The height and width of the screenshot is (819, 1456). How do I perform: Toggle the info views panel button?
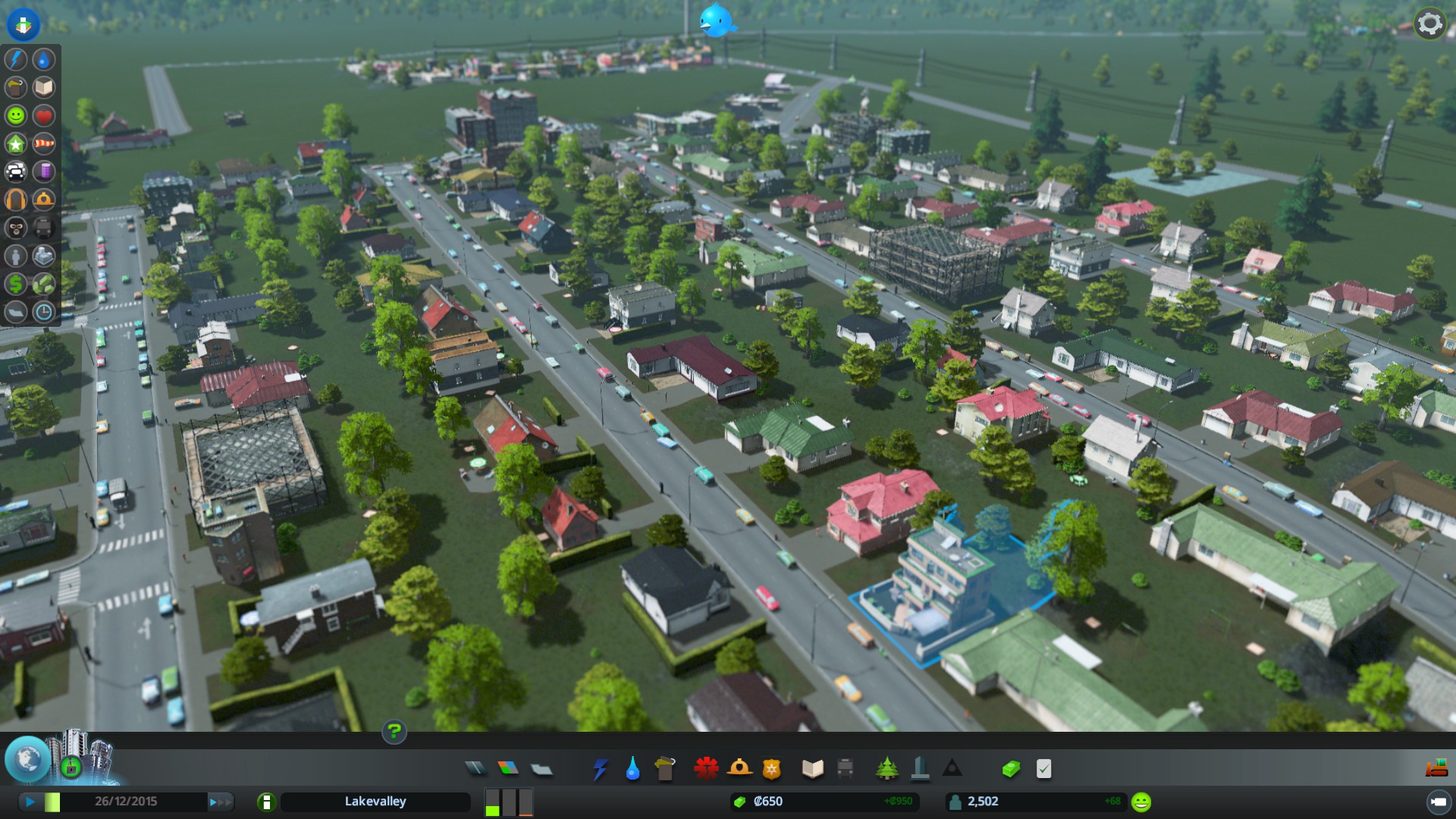click(x=24, y=24)
